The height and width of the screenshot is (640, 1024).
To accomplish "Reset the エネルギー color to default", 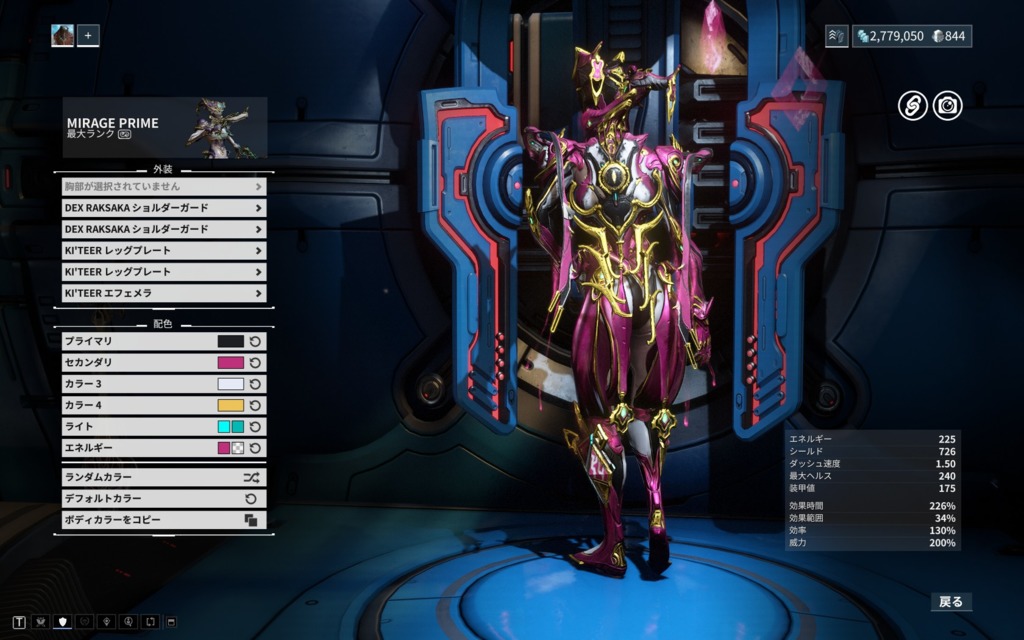I will pos(255,448).
